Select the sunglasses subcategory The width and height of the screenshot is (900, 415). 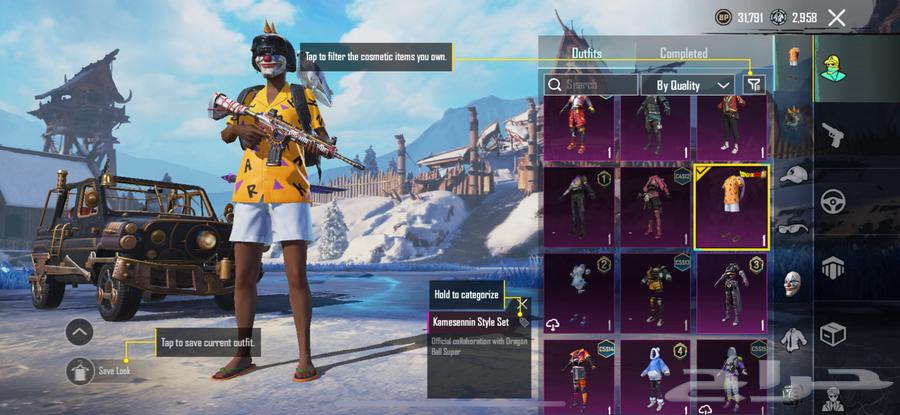(x=793, y=227)
